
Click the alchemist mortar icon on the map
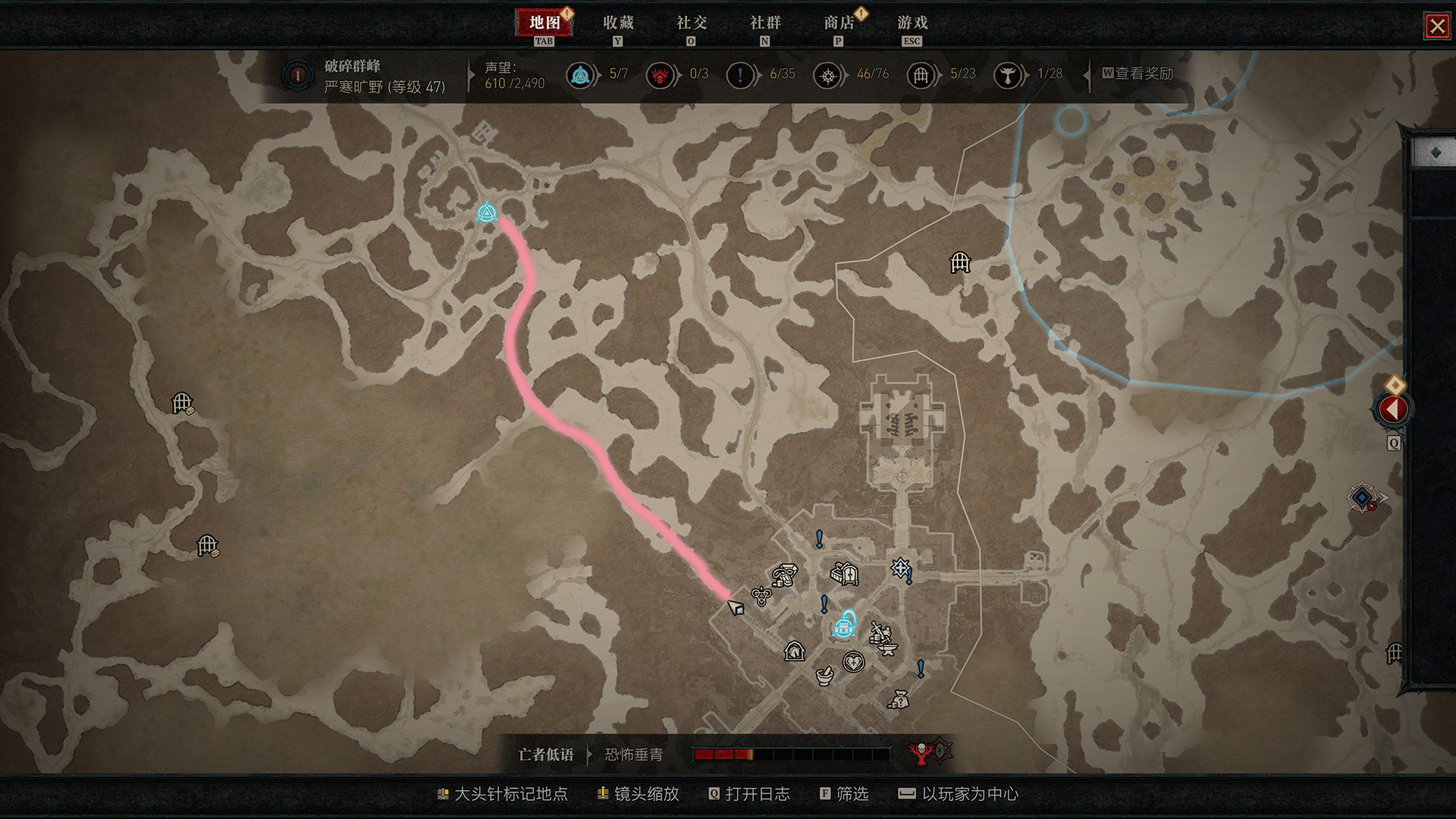(x=824, y=677)
